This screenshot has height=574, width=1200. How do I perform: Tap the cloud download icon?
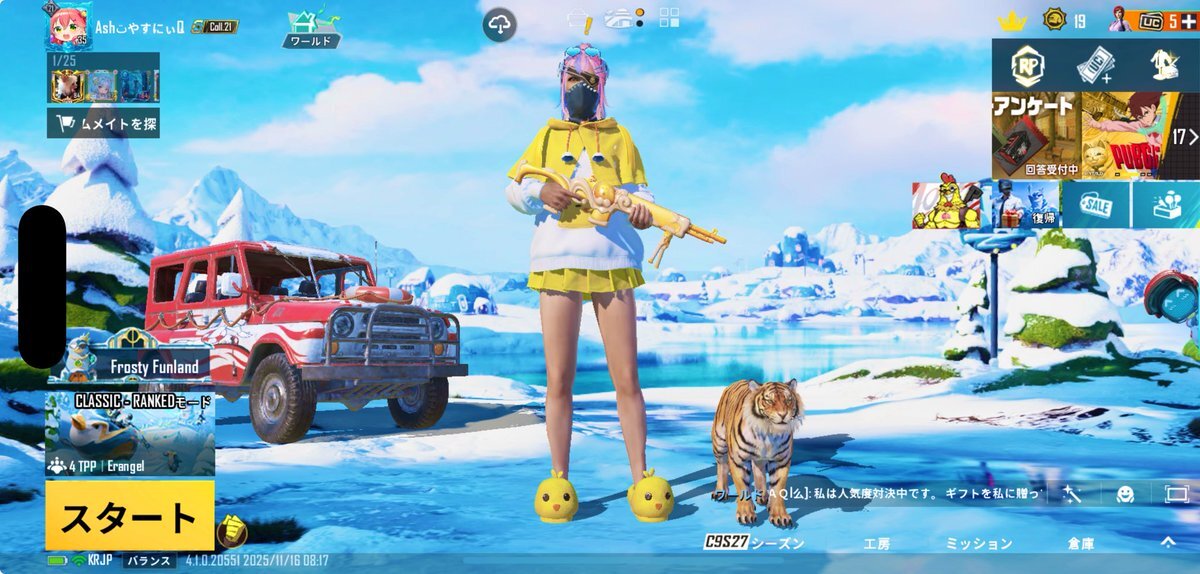pyautogui.click(x=500, y=24)
